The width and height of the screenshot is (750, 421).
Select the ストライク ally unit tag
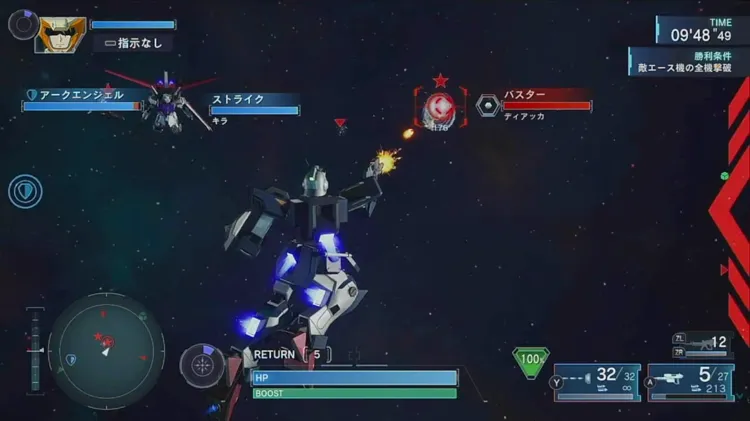tap(254, 101)
